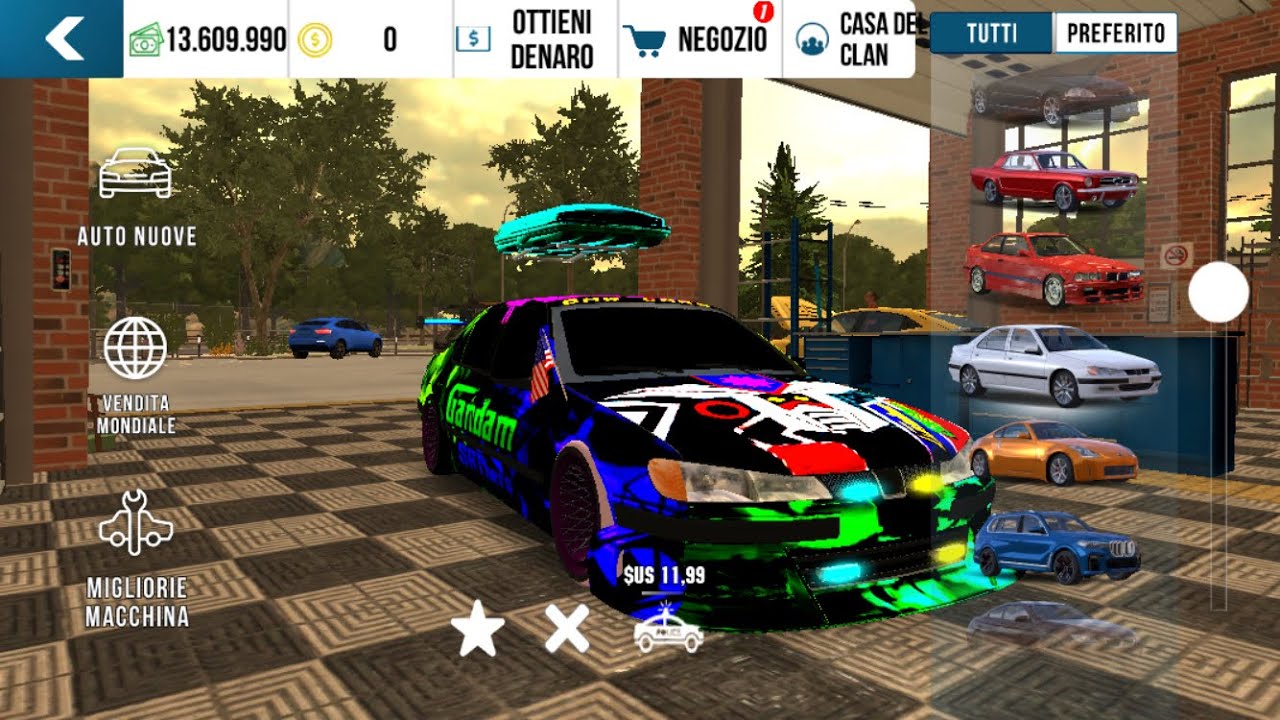Image resolution: width=1280 pixels, height=720 pixels.
Task: Choose the red BMW coupe thumbnail
Action: point(1054,268)
